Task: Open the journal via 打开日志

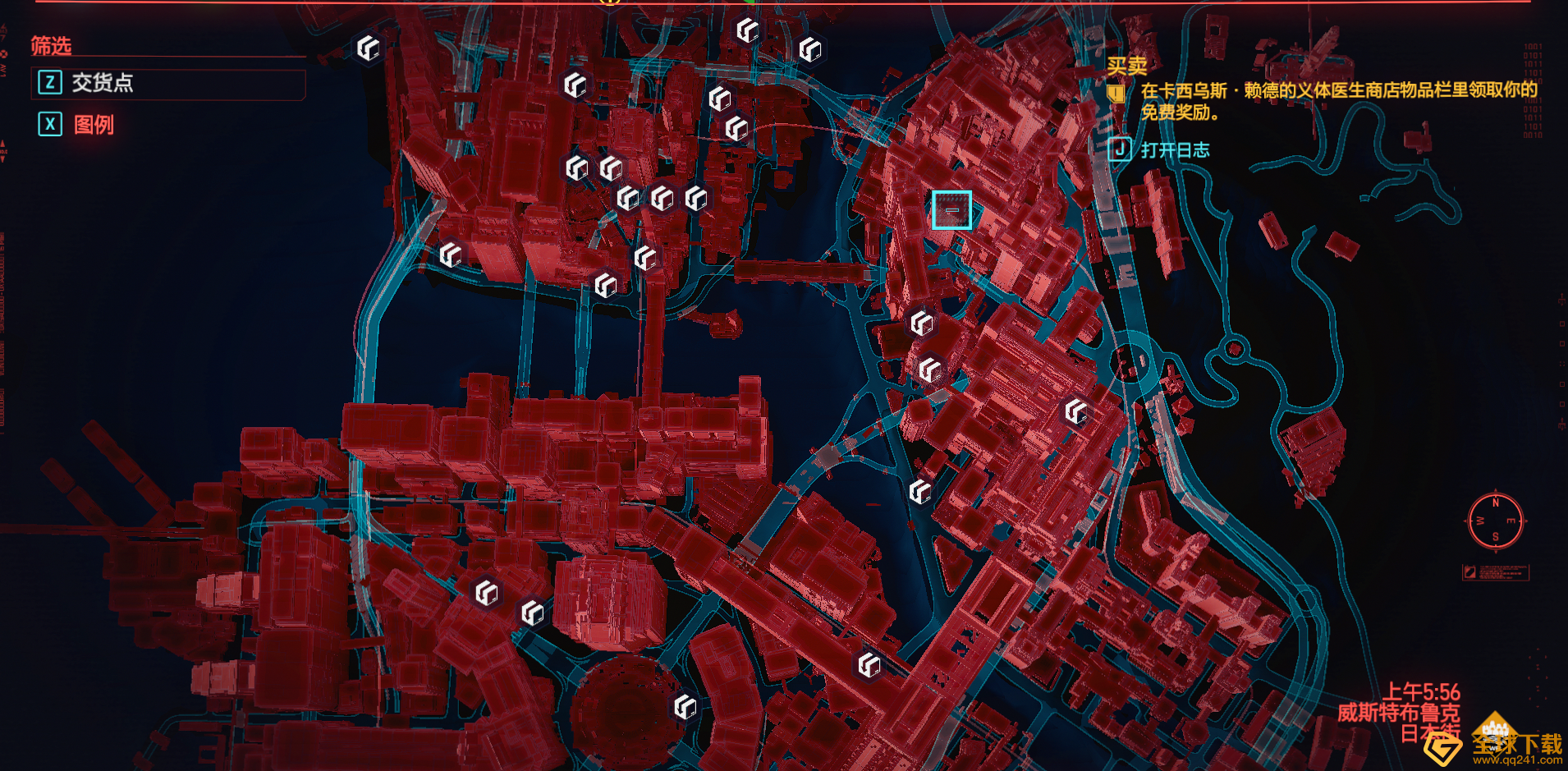Action: tap(1173, 150)
